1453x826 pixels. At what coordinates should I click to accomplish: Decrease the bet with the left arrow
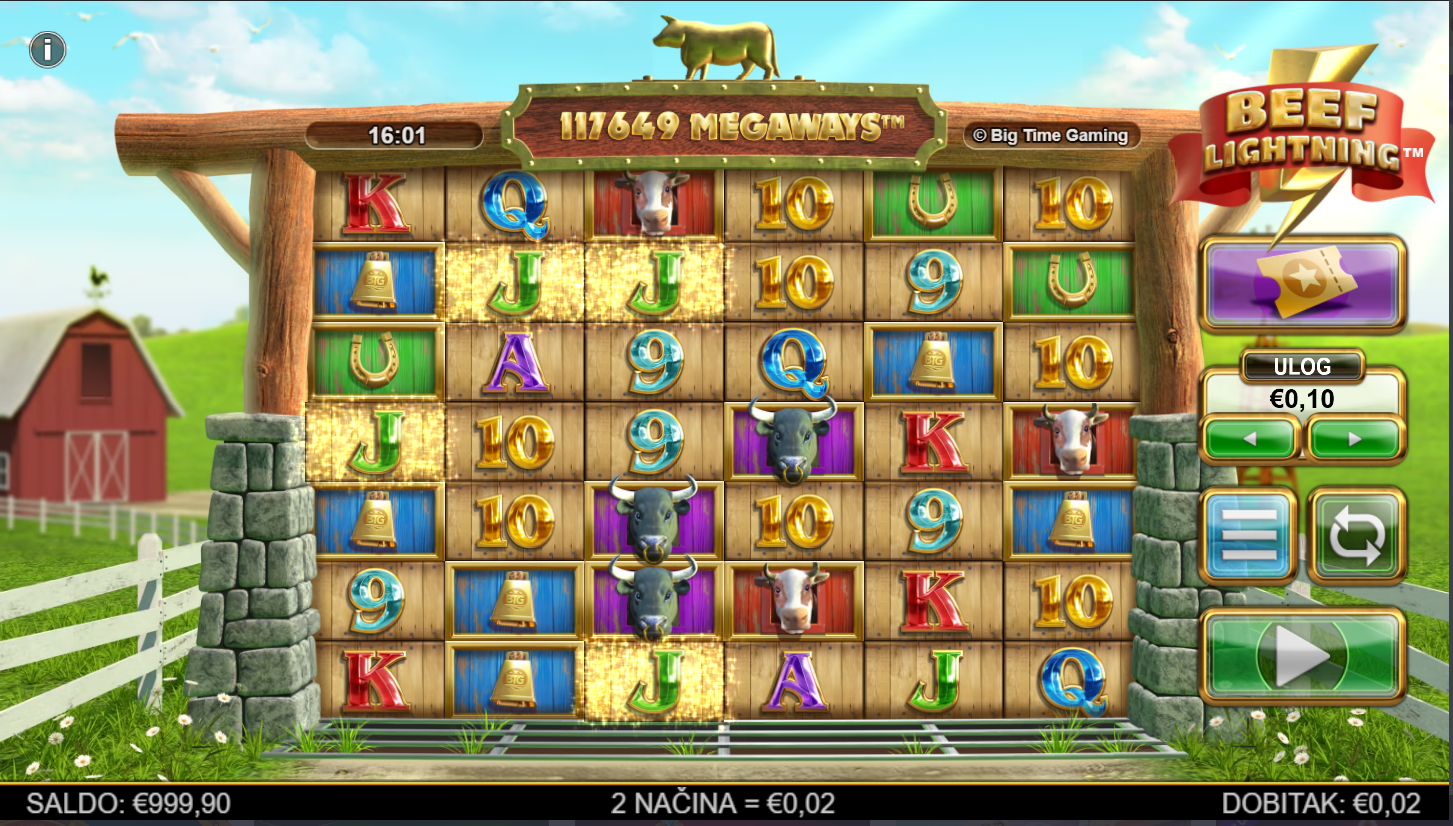point(1250,438)
